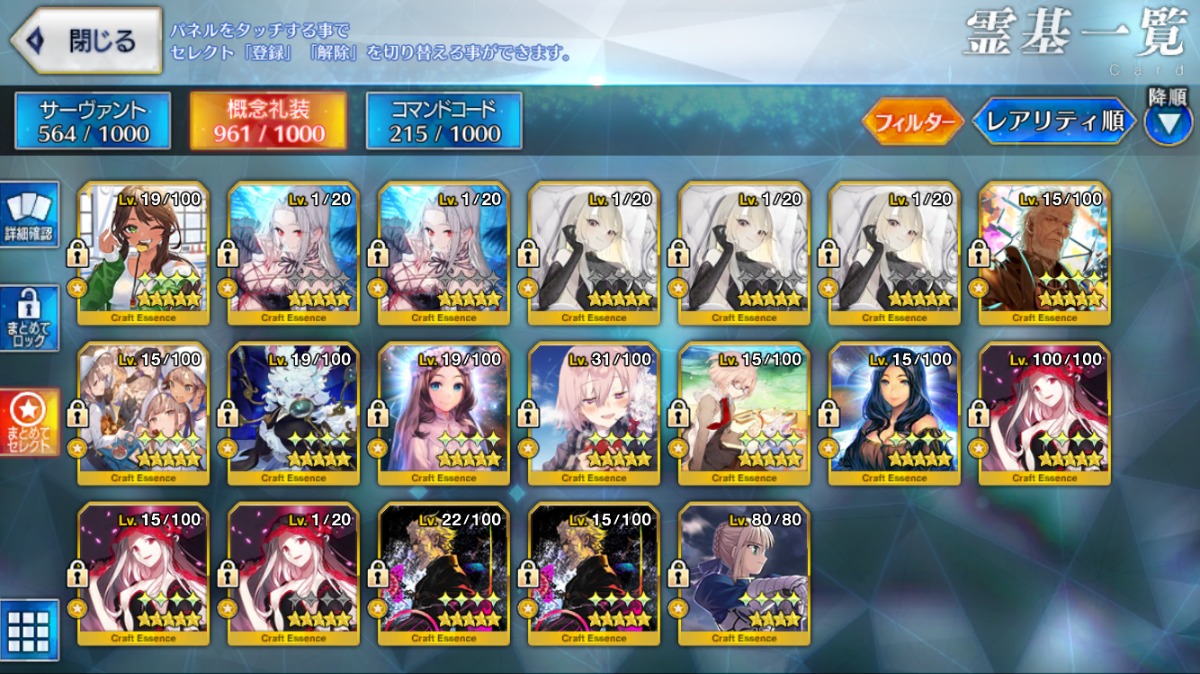Close the card list with 閉じる
This screenshot has height=674, width=1200.
87,41
